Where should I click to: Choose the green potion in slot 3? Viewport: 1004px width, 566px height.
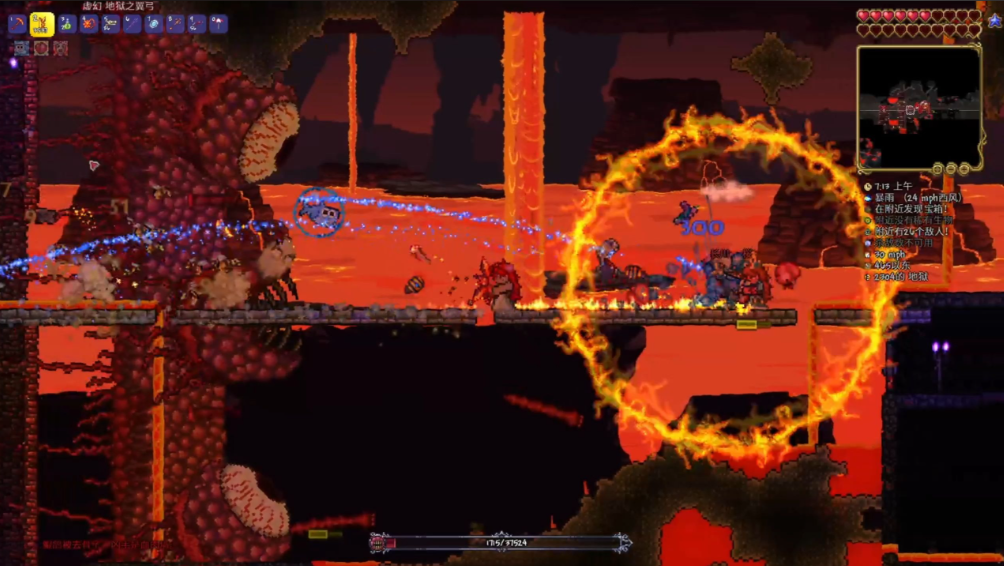(67, 24)
